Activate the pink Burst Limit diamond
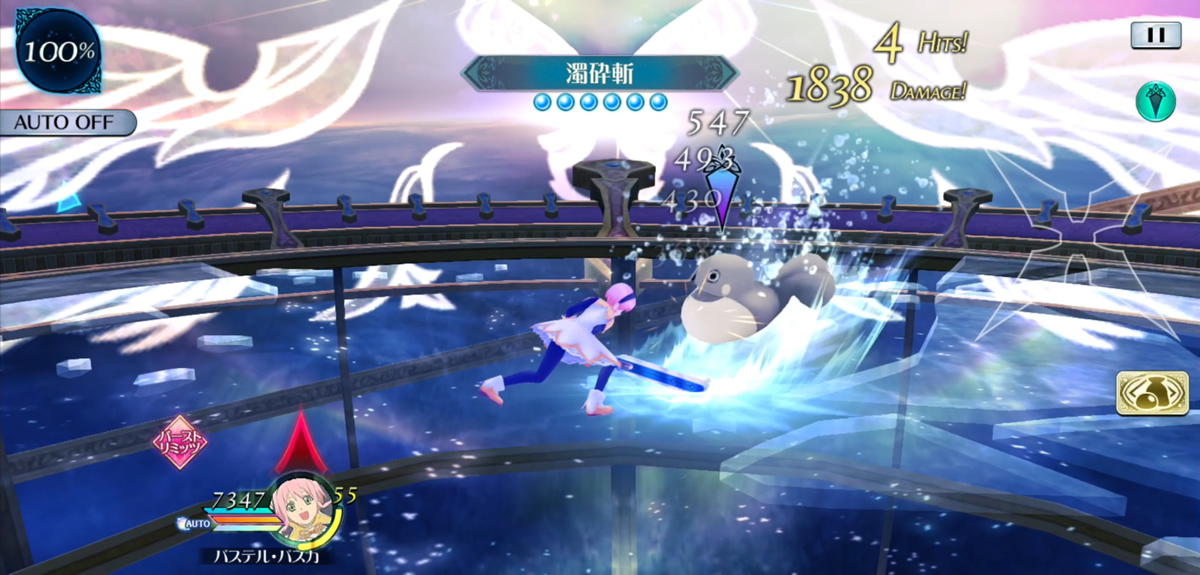The image size is (1200, 575). point(179,442)
